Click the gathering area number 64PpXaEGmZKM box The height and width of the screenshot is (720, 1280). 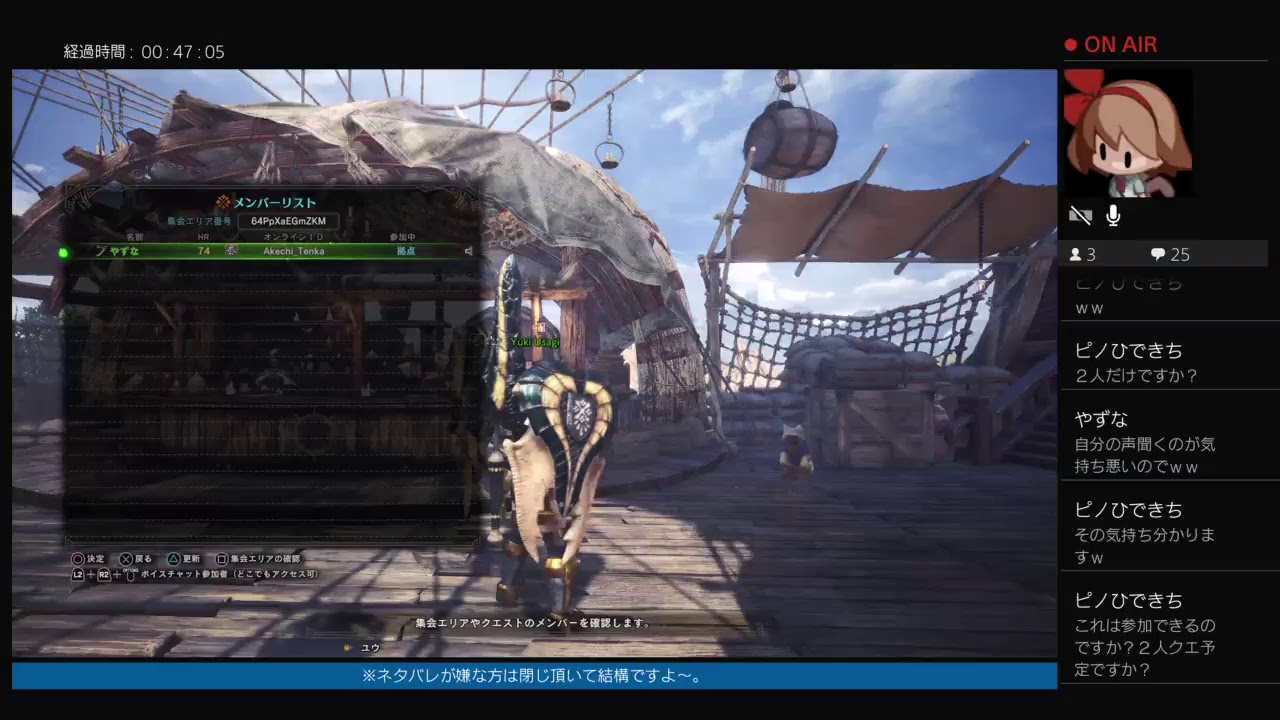click(x=288, y=221)
